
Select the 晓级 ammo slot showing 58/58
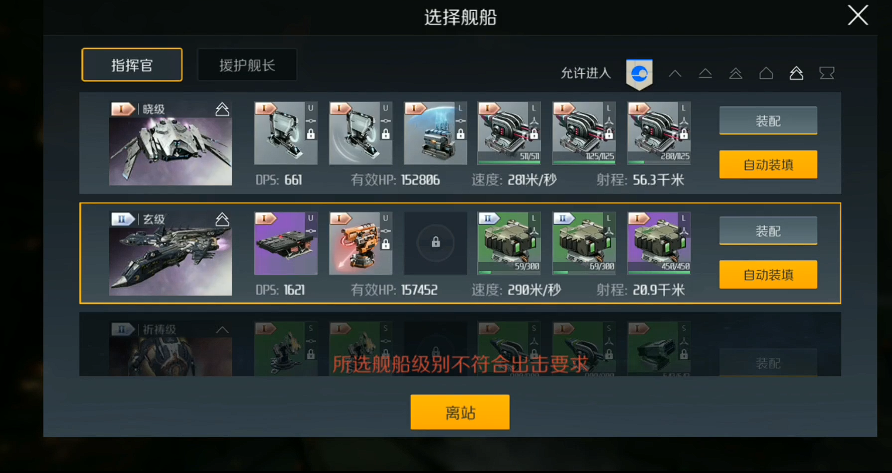pos(509,133)
